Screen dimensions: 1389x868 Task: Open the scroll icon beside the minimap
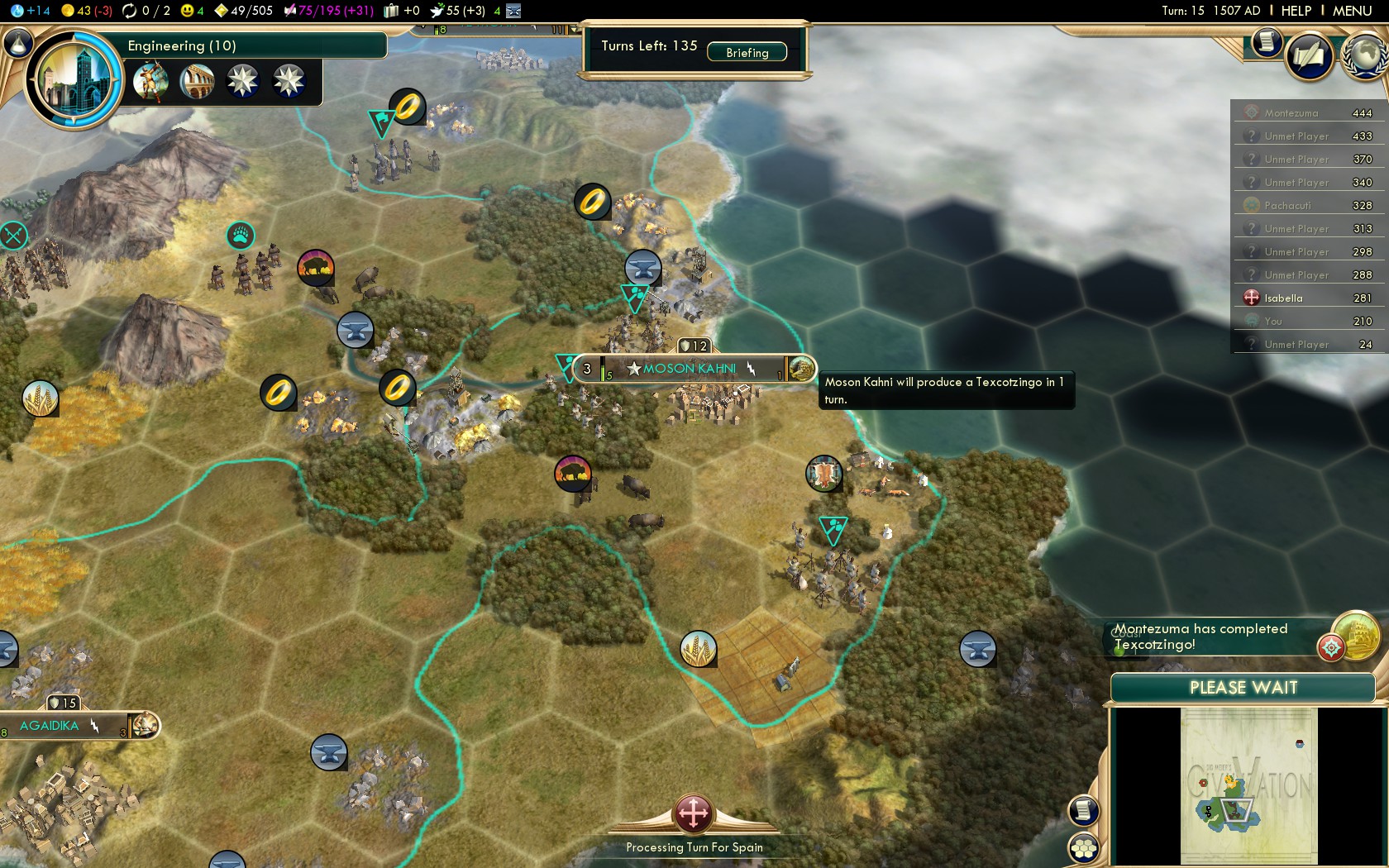1083,810
